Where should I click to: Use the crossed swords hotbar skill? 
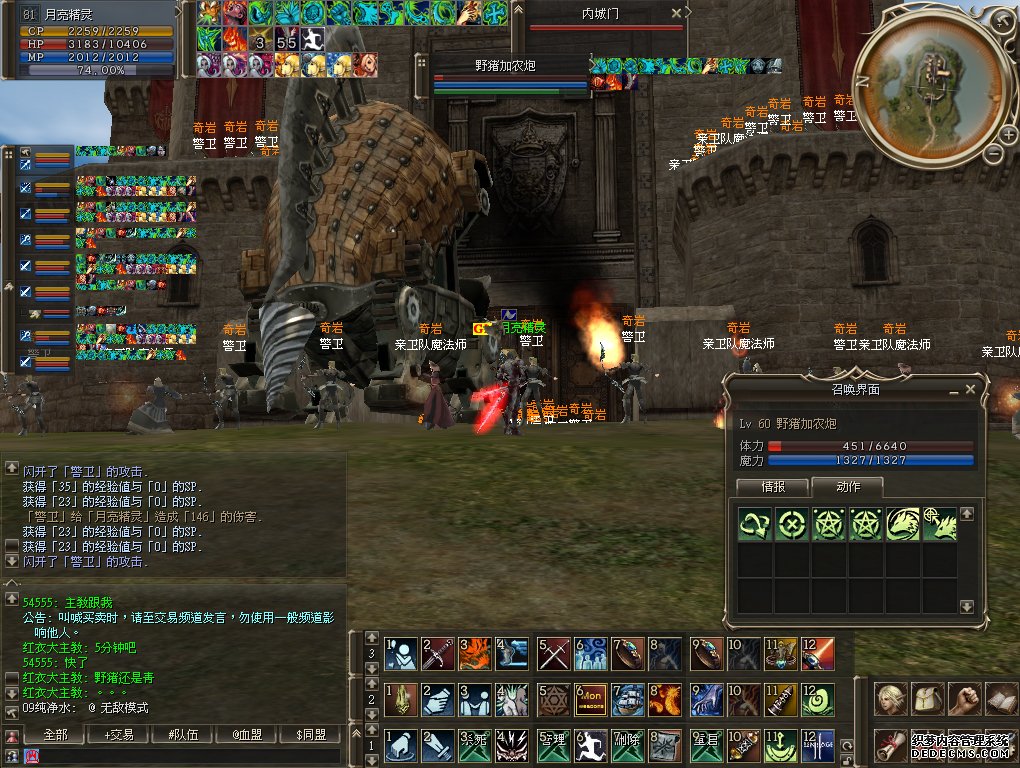click(x=553, y=653)
